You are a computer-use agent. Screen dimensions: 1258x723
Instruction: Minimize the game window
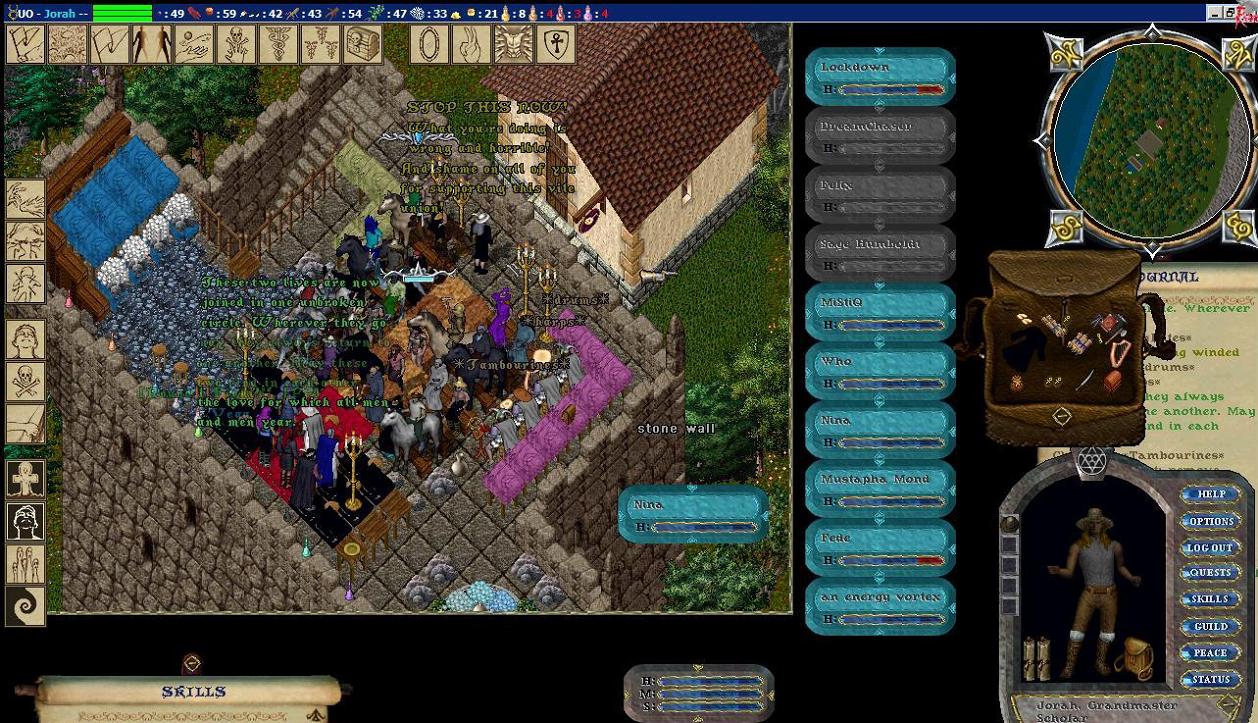coord(1215,13)
